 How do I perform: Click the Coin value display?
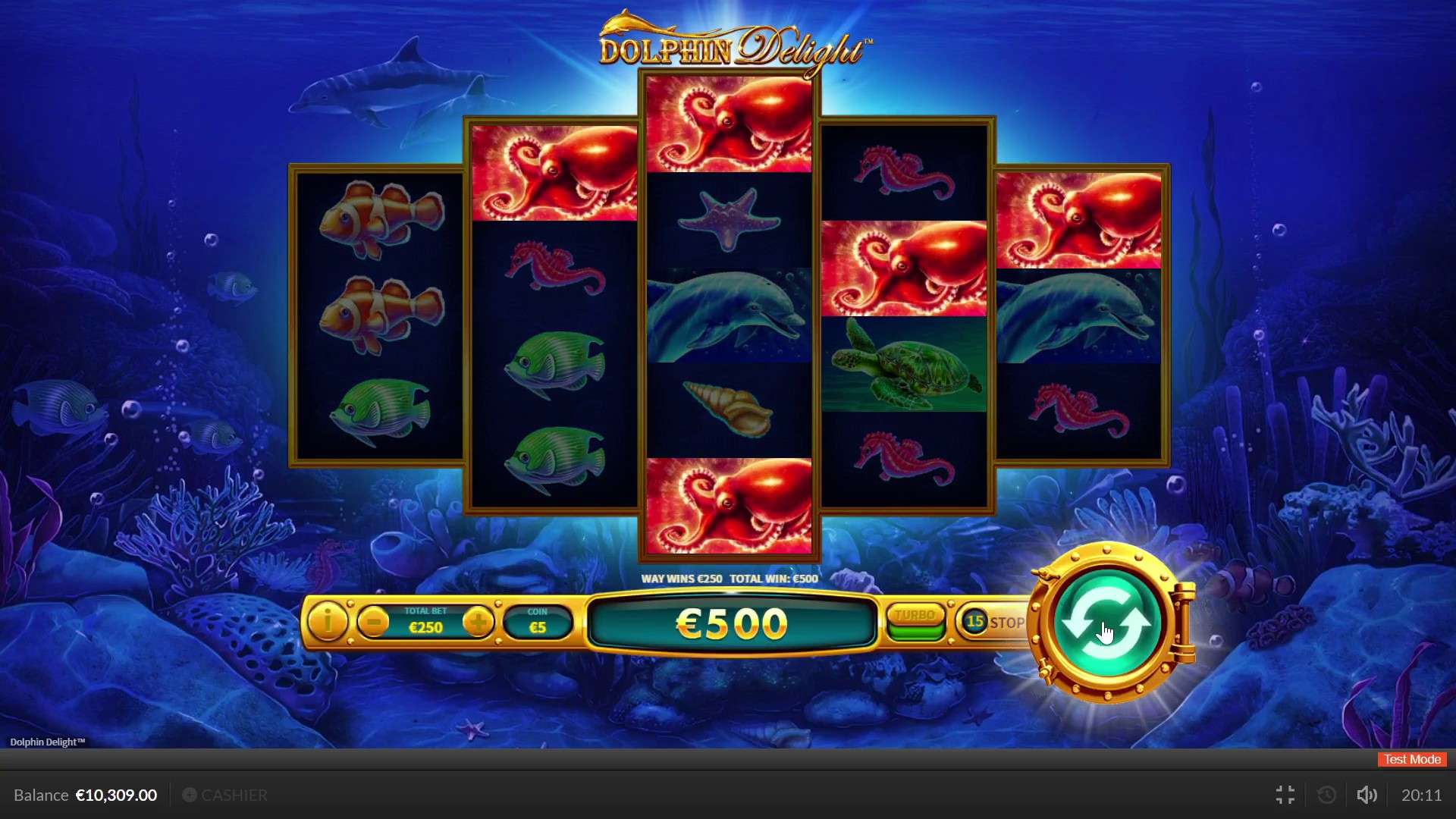pyautogui.click(x=538, y=622)
